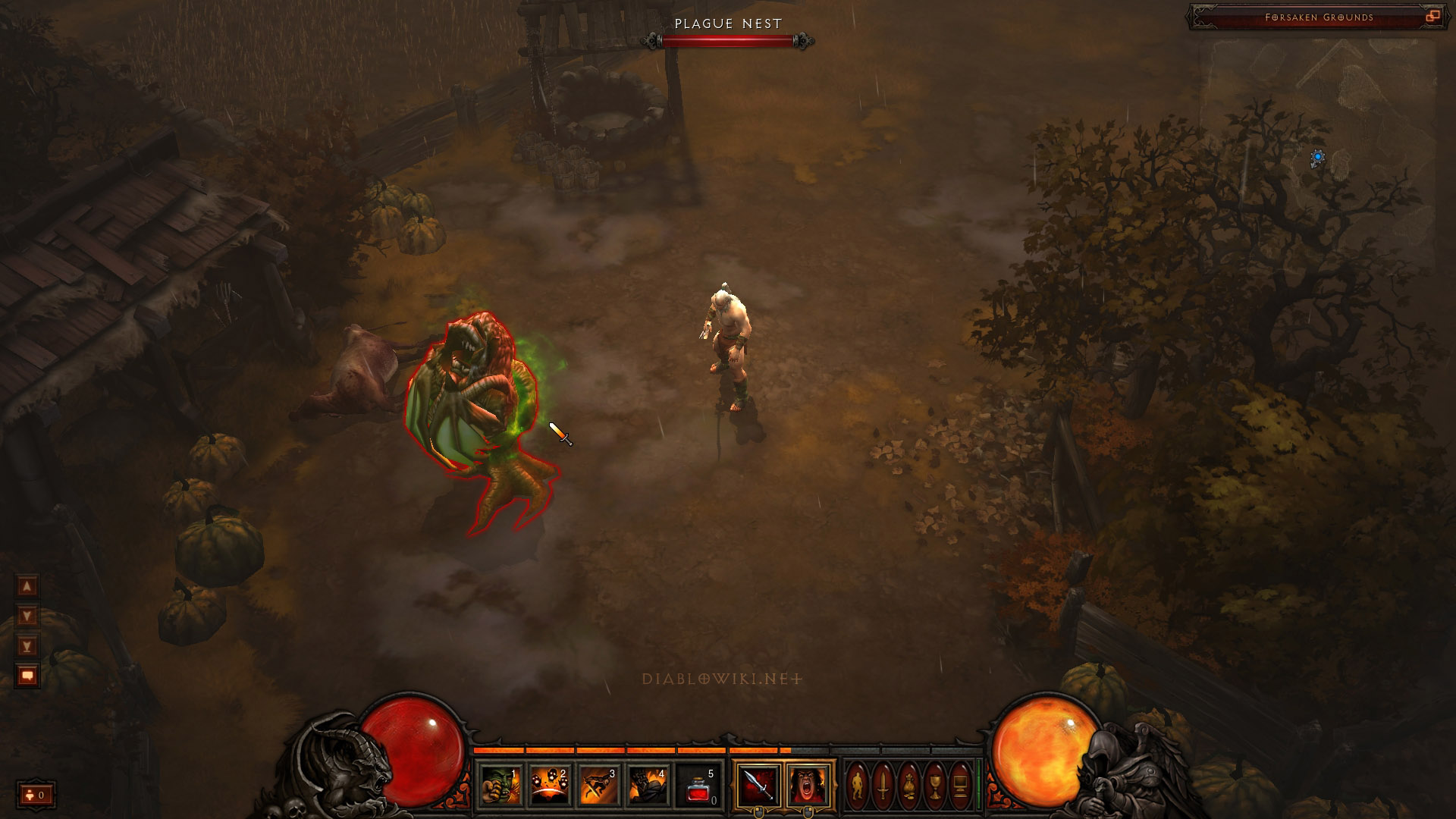
Task: Trigger the leaping warrior skill in slot 3
Action: point(599,785)
